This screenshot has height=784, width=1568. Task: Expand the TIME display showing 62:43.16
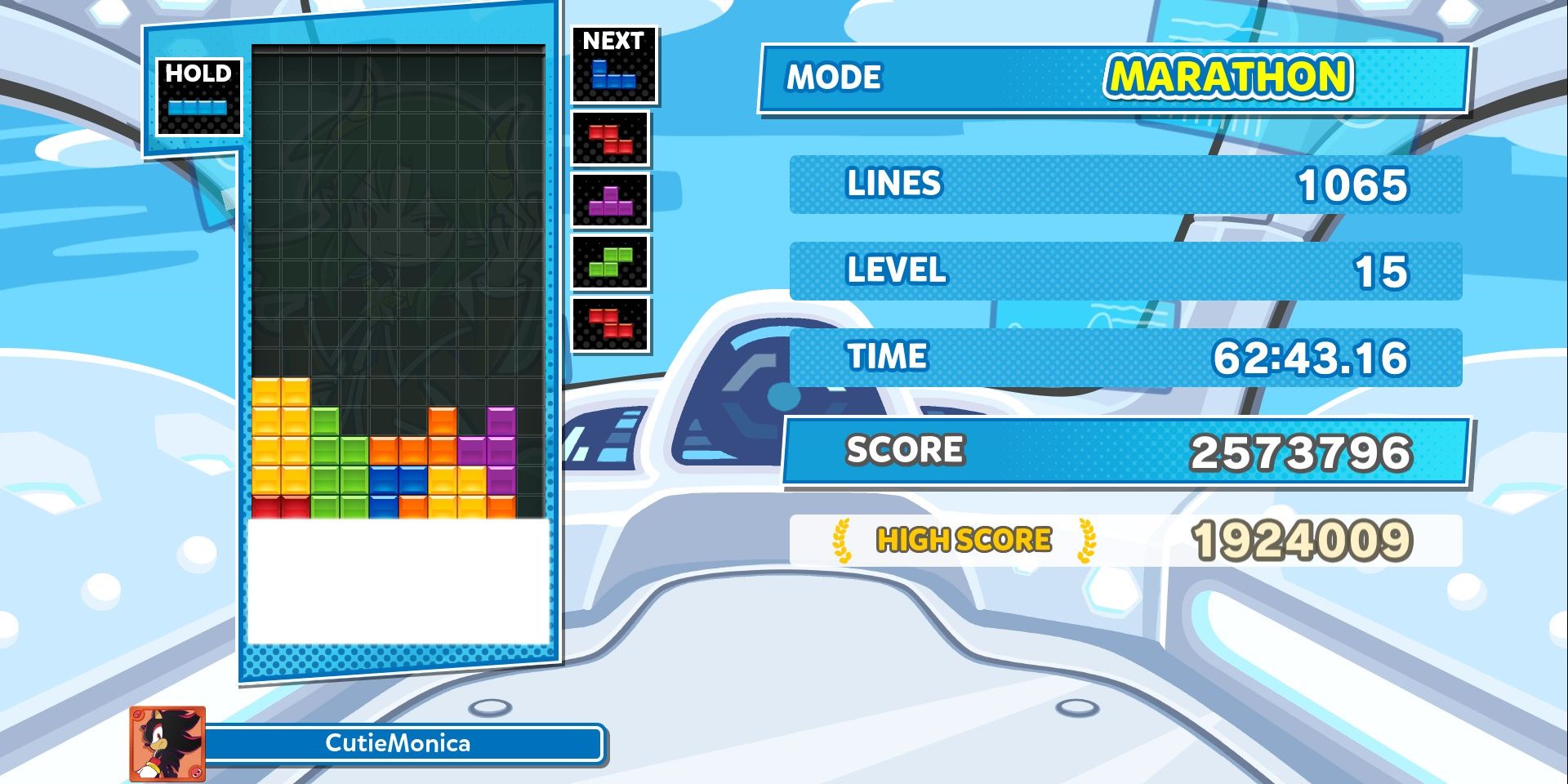[x=1127, y=357]
